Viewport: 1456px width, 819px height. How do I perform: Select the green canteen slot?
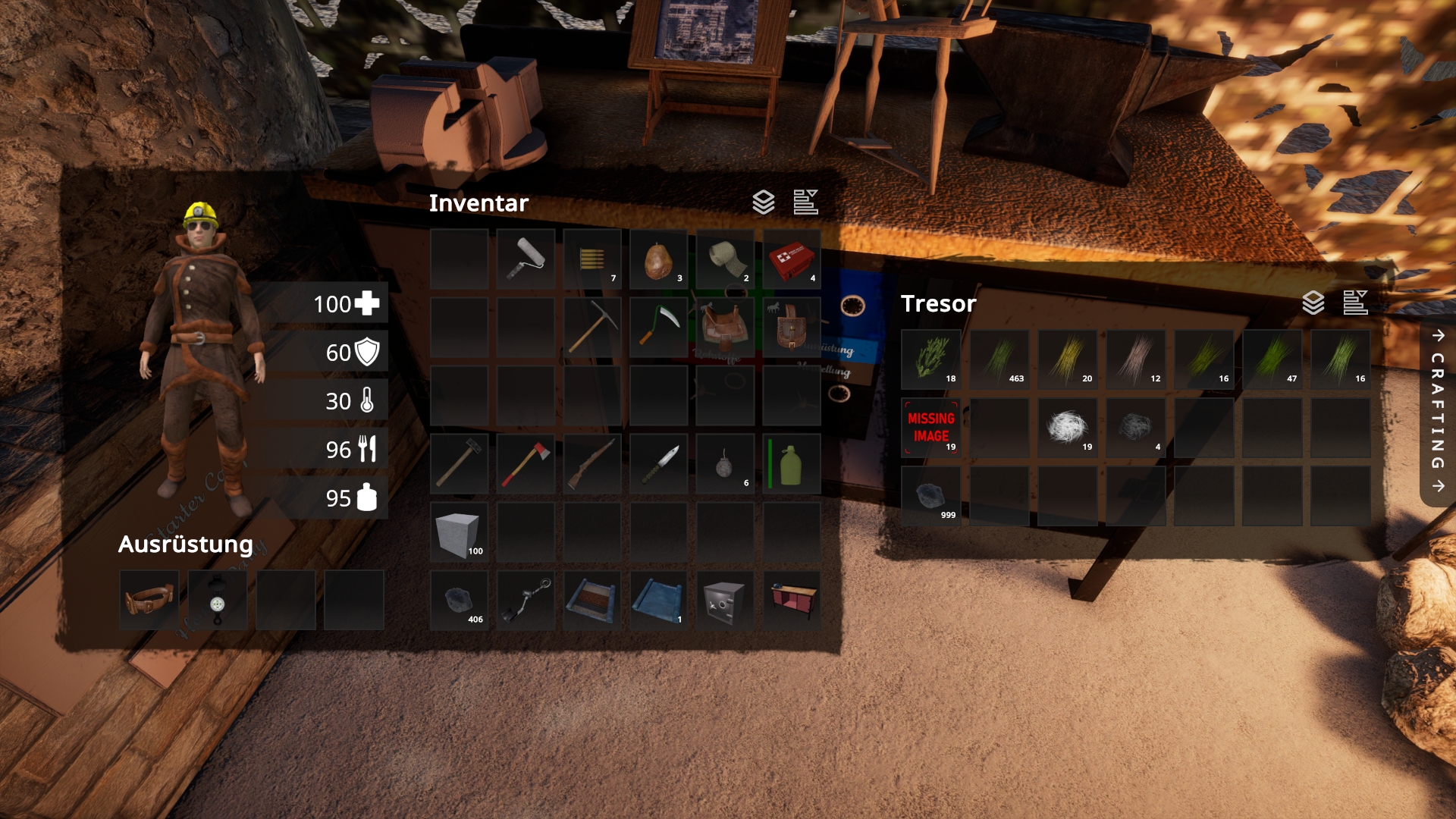pyautogui.click(x=792, y=464)
